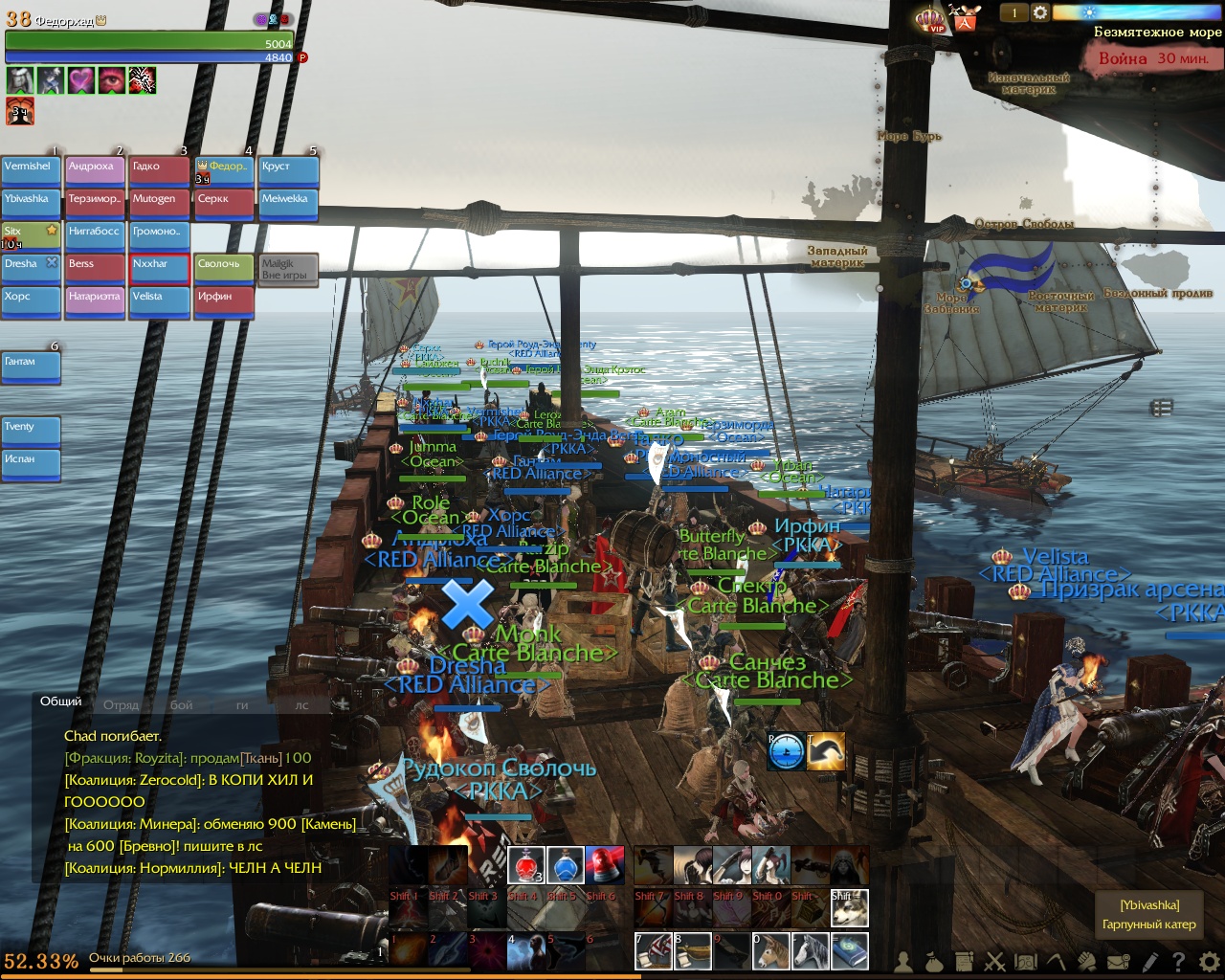1225x980 pixels.
Task: Select offline member Mailgik's frame
Action: (x=287, y=270)
